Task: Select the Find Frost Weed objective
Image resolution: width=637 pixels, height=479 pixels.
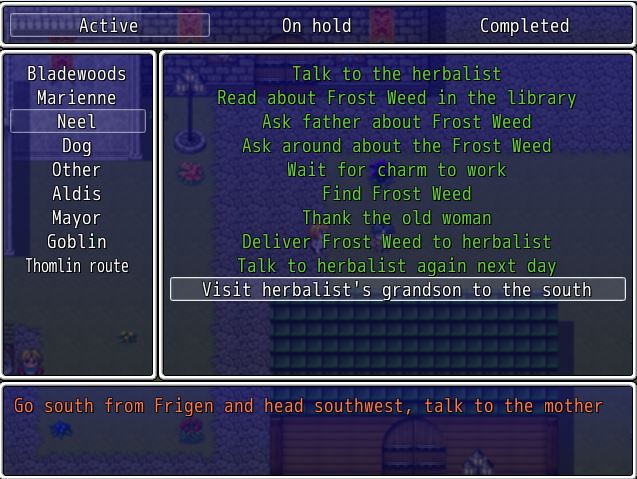Action: (397, 194)
